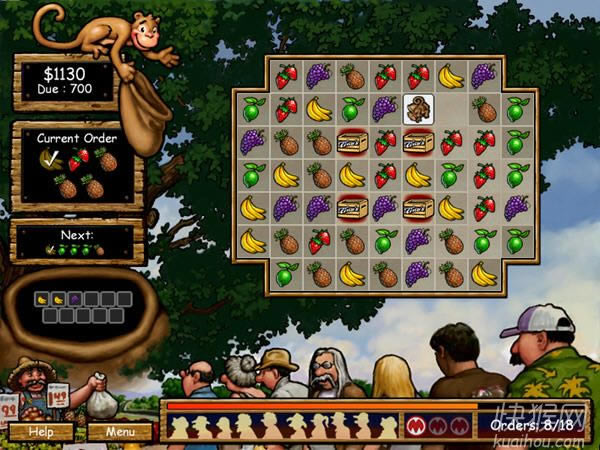
Task: Click the strawberry in the Current Order panel
Action: click(x=78, y=159)
